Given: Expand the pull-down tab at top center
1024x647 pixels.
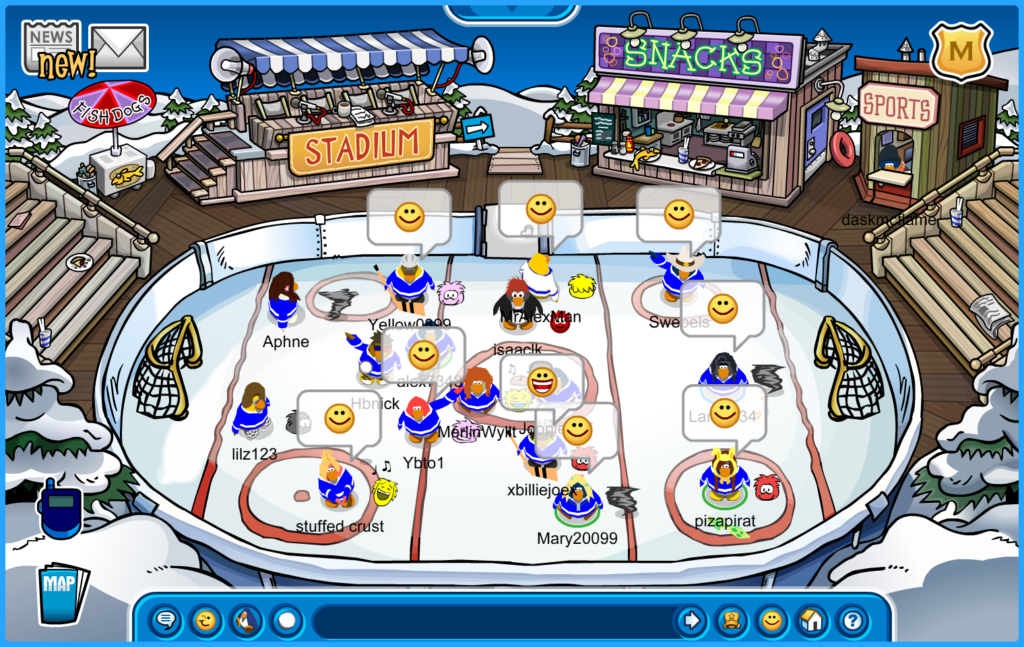Looking at the screenshot, I should (x=511, y=12).
